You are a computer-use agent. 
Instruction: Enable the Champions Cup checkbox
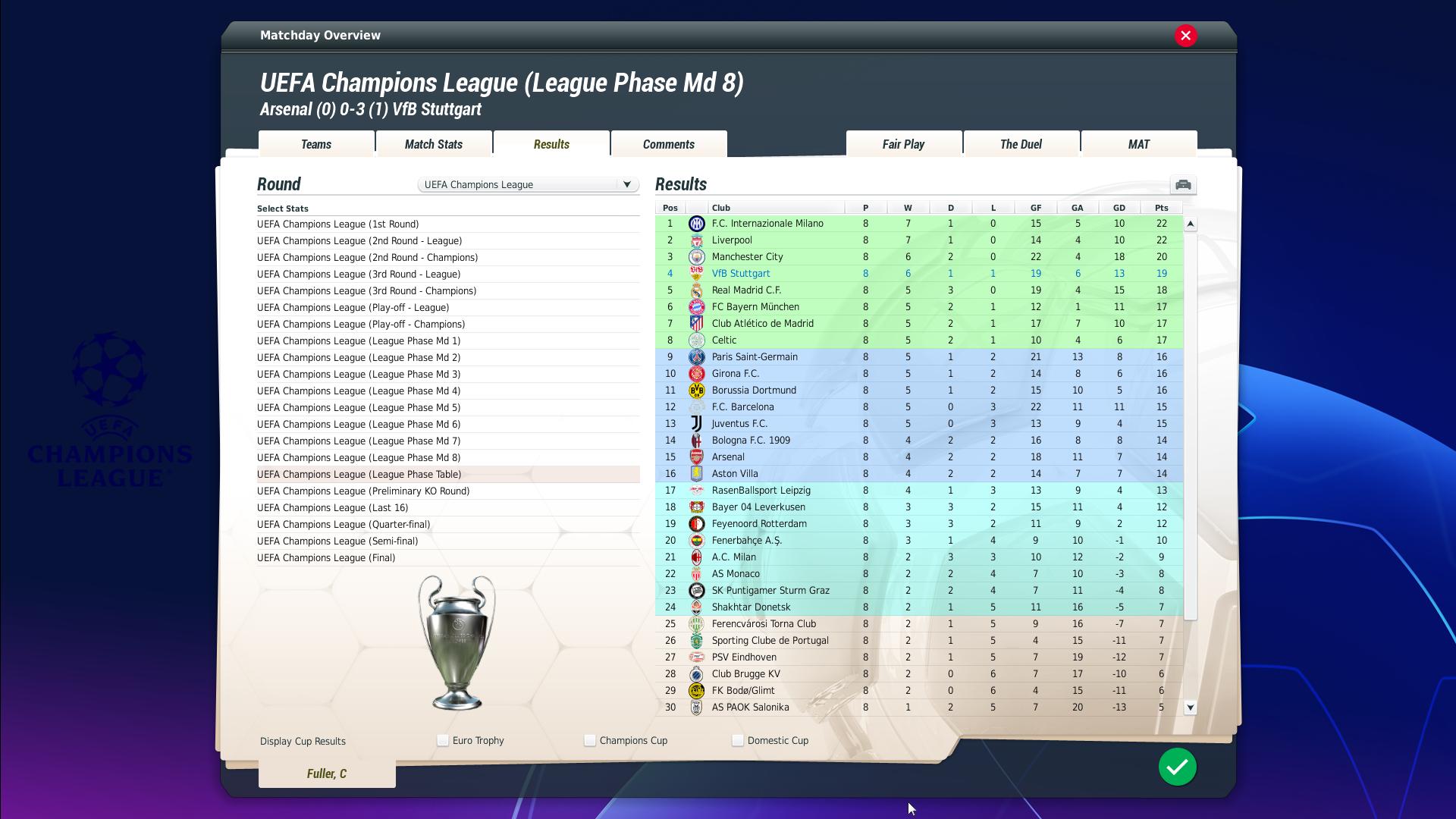590,741
